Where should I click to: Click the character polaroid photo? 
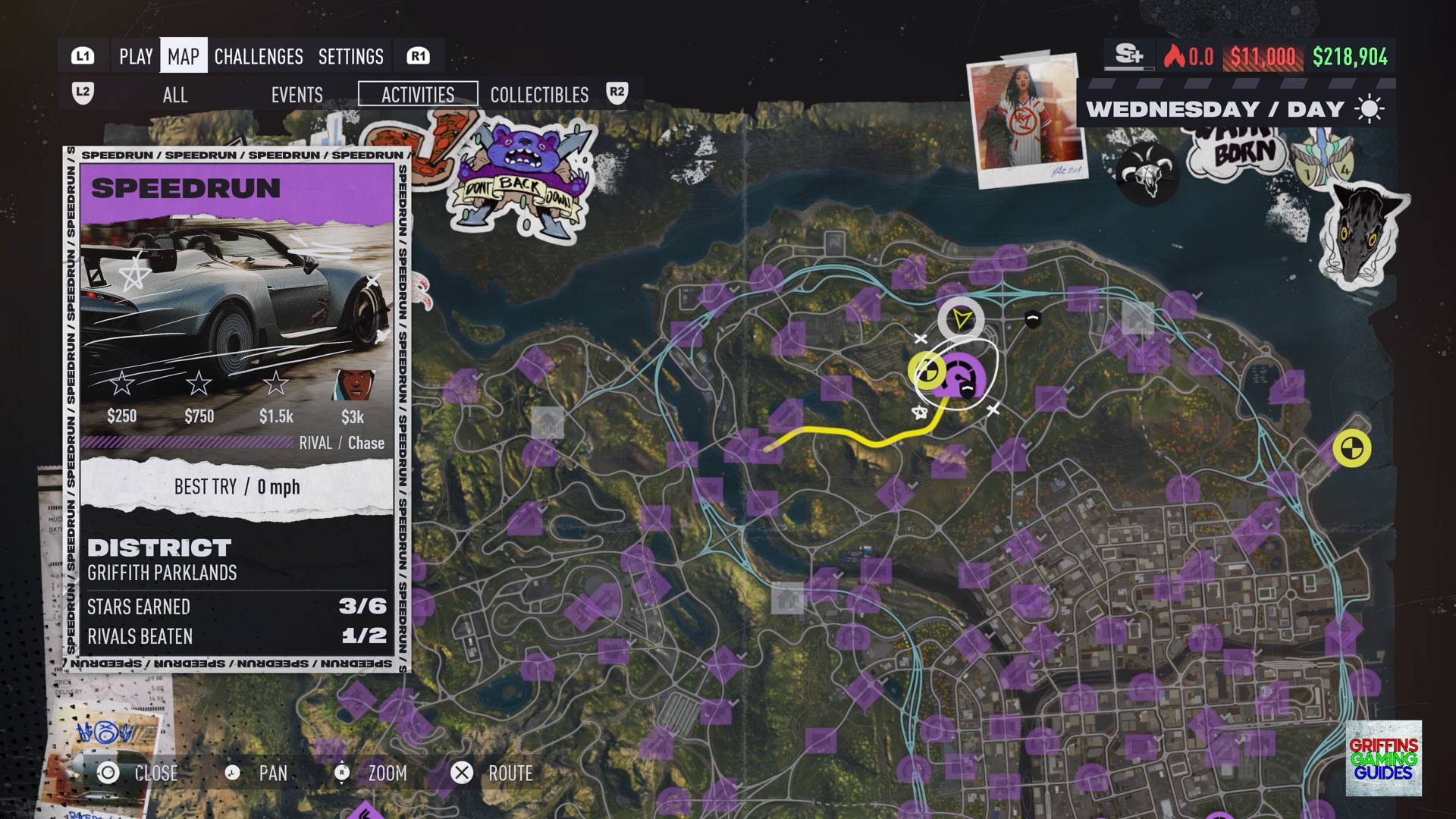tap(1023, 120)
